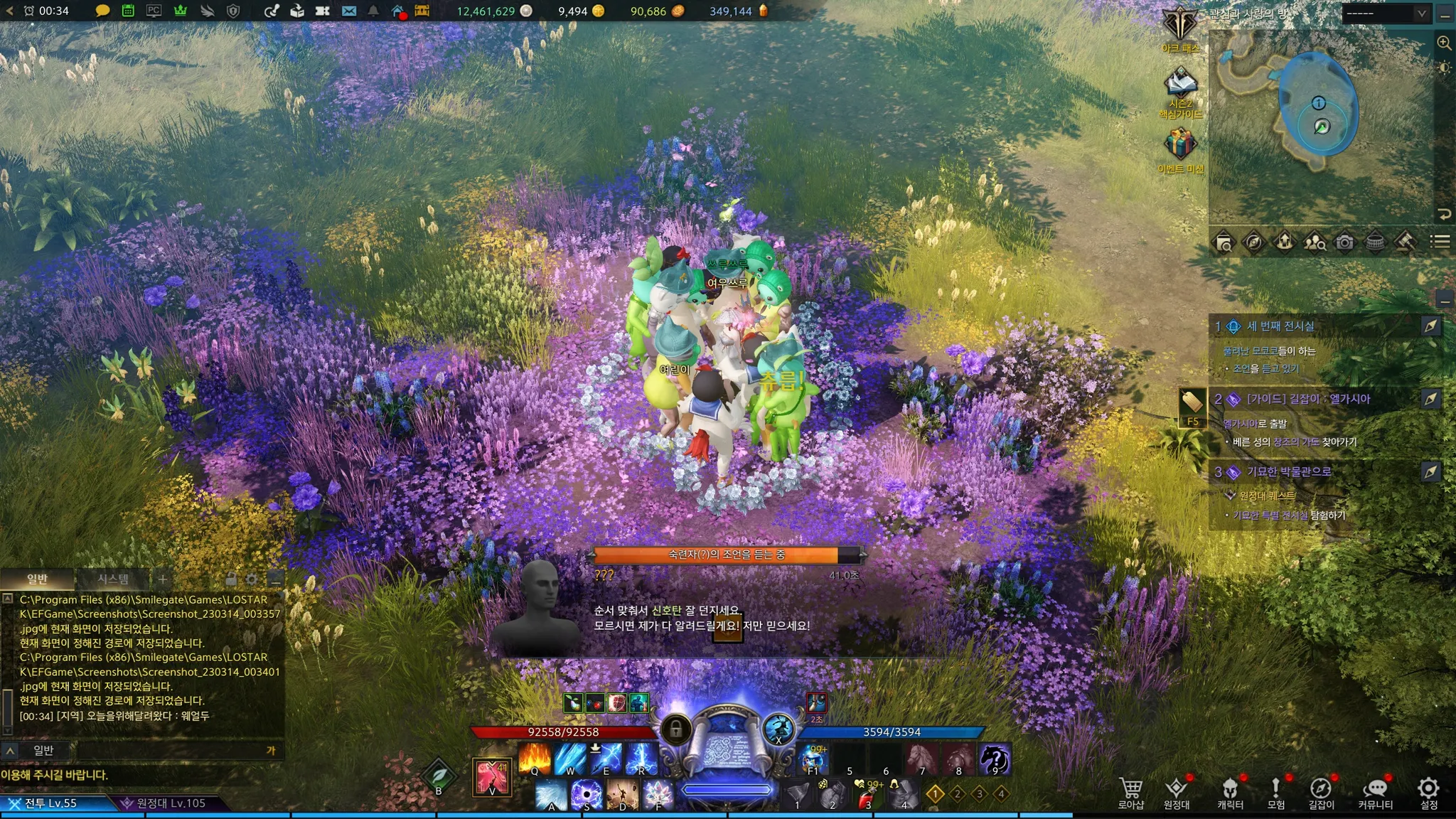
Task: Open the mail envelope icon
Action: 348,11
